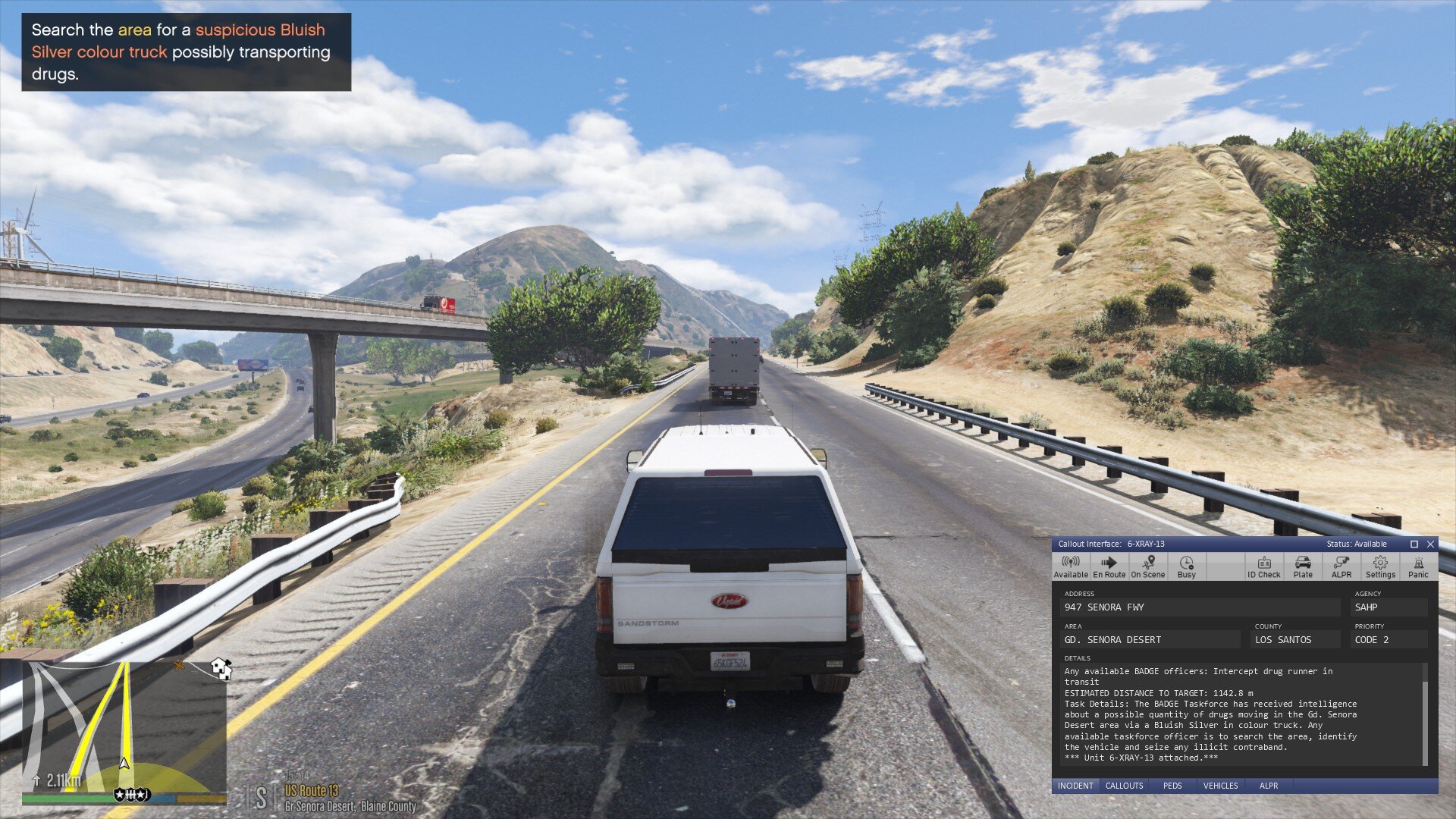Mark unit as En Route
This screenshot has height=819, width=1456.
pyautogui.click(x=1109, y=566)
